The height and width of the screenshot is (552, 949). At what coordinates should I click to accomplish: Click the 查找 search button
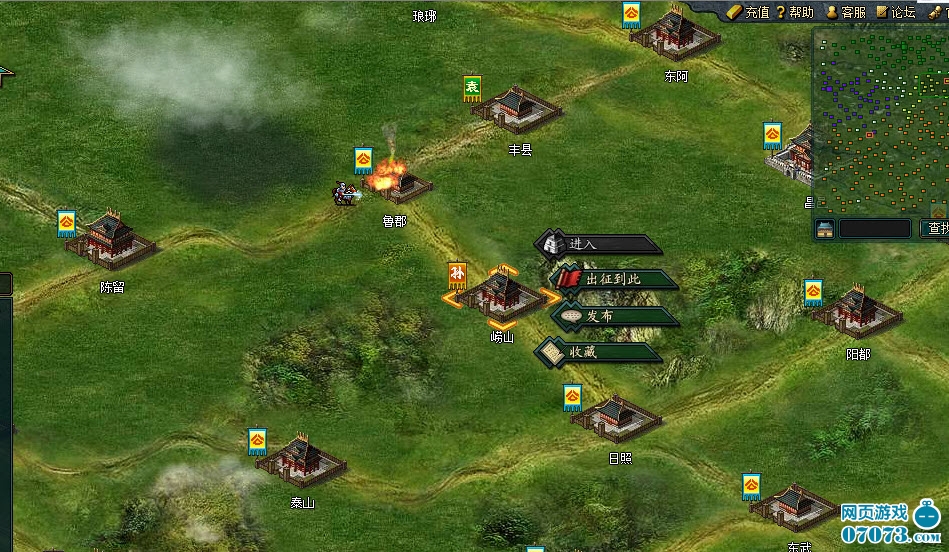click(937, 229)
